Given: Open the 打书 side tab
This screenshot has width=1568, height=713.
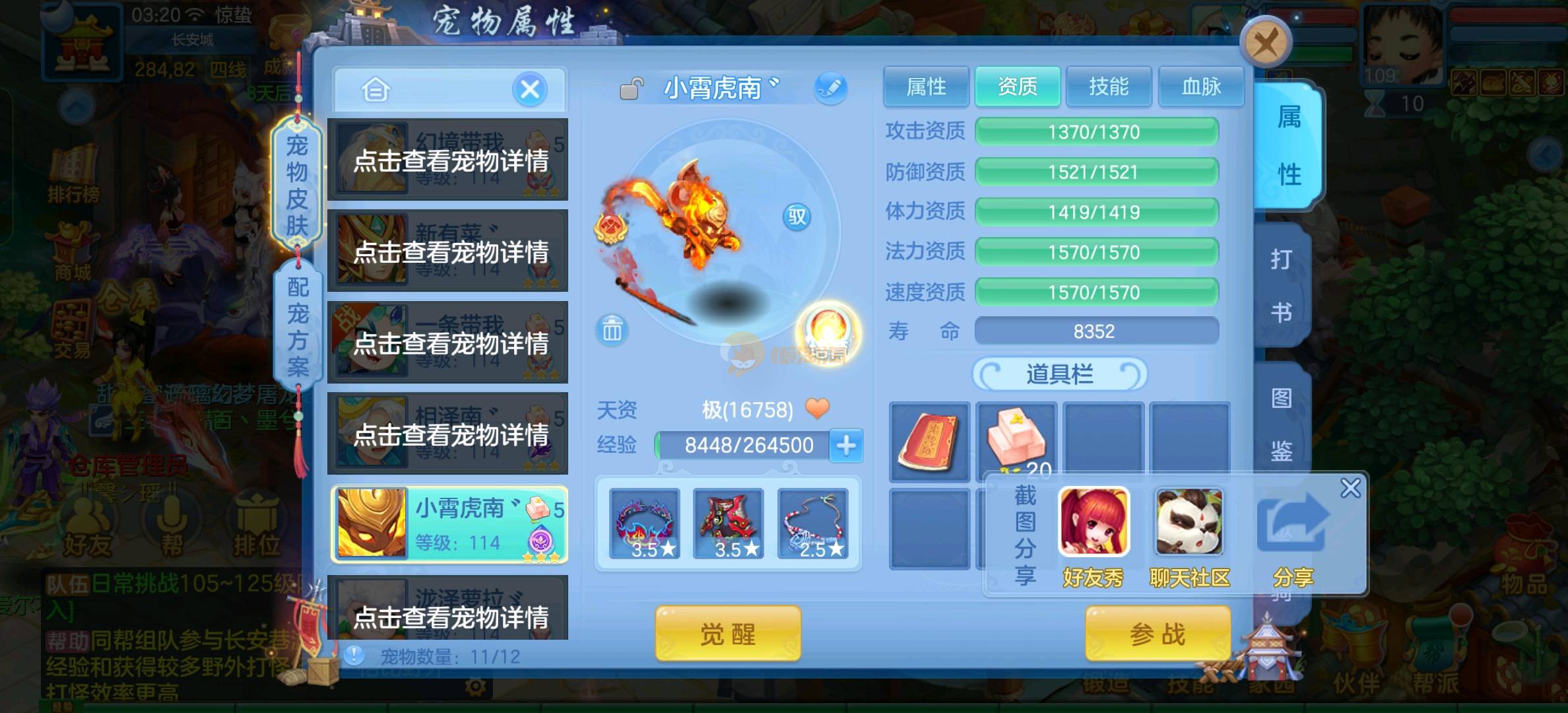Looking at the screenshot, I should click(1281, 285).
